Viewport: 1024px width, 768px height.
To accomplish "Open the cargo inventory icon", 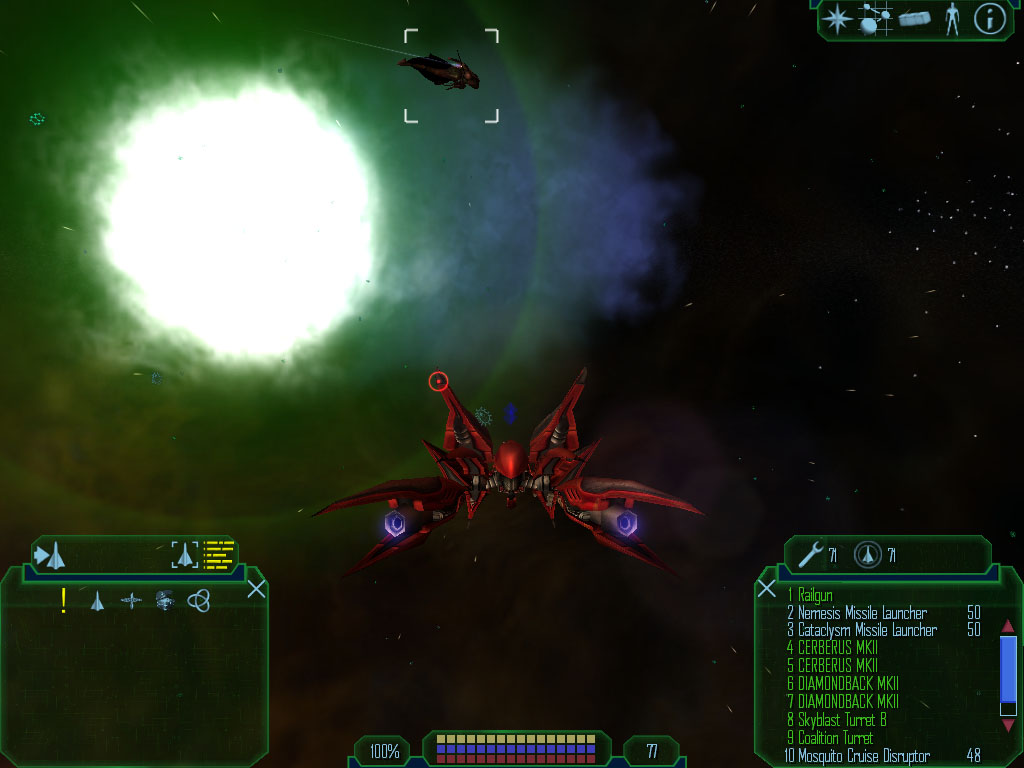I will 914,19.
